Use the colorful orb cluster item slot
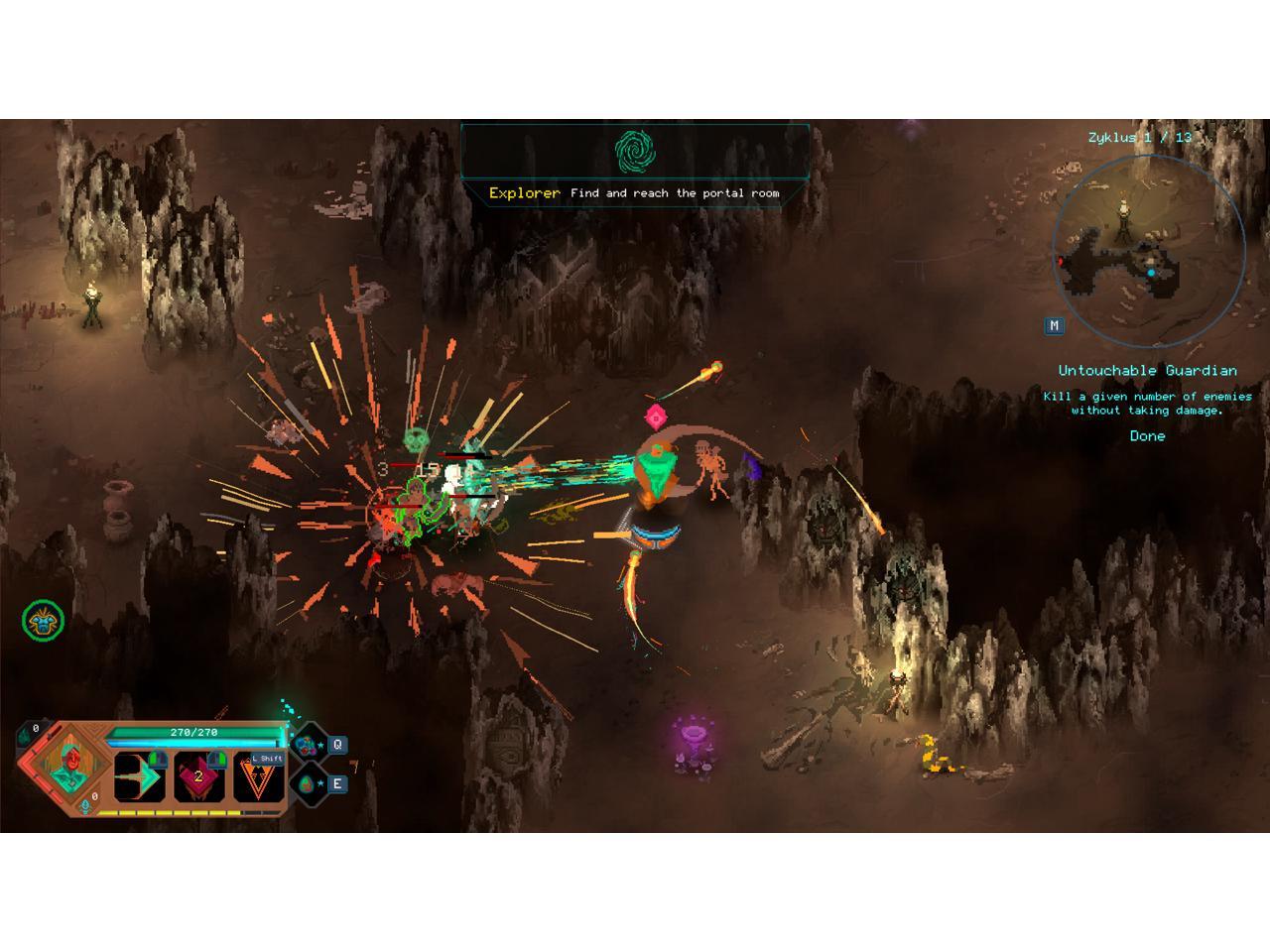Image resolution: width=1270 pixels, height=952 pixels. pos(308,744)
